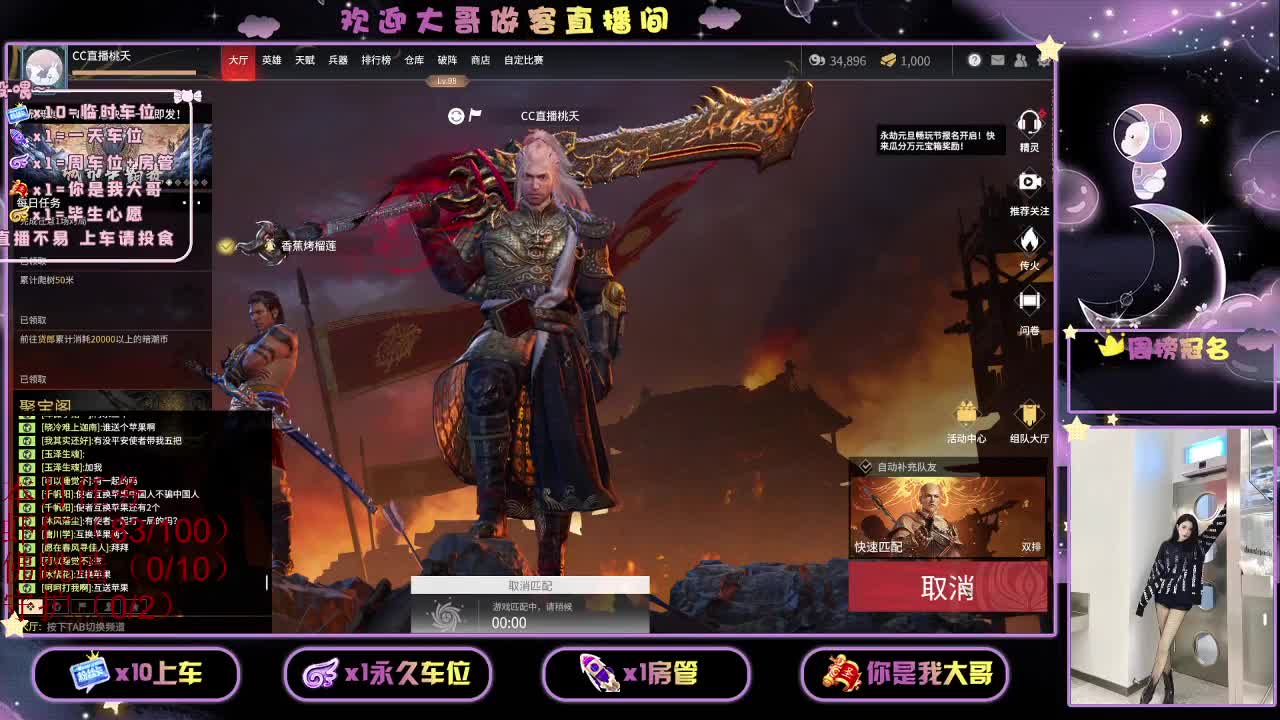The width and height of the screenshot is (1280, 720).
Task: Open the friends icon in top bar
Action: tap(1021, 60)
